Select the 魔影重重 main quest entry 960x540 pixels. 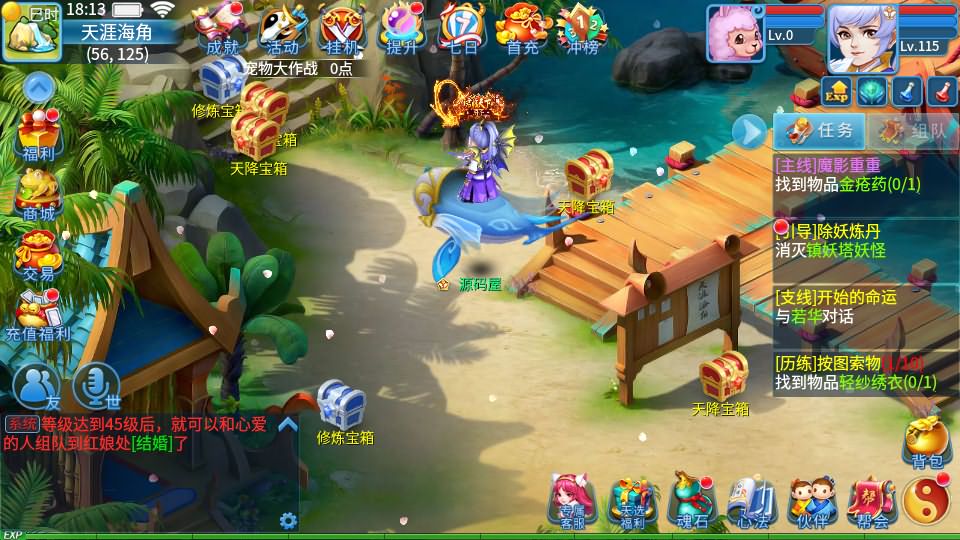click(865, 175)
